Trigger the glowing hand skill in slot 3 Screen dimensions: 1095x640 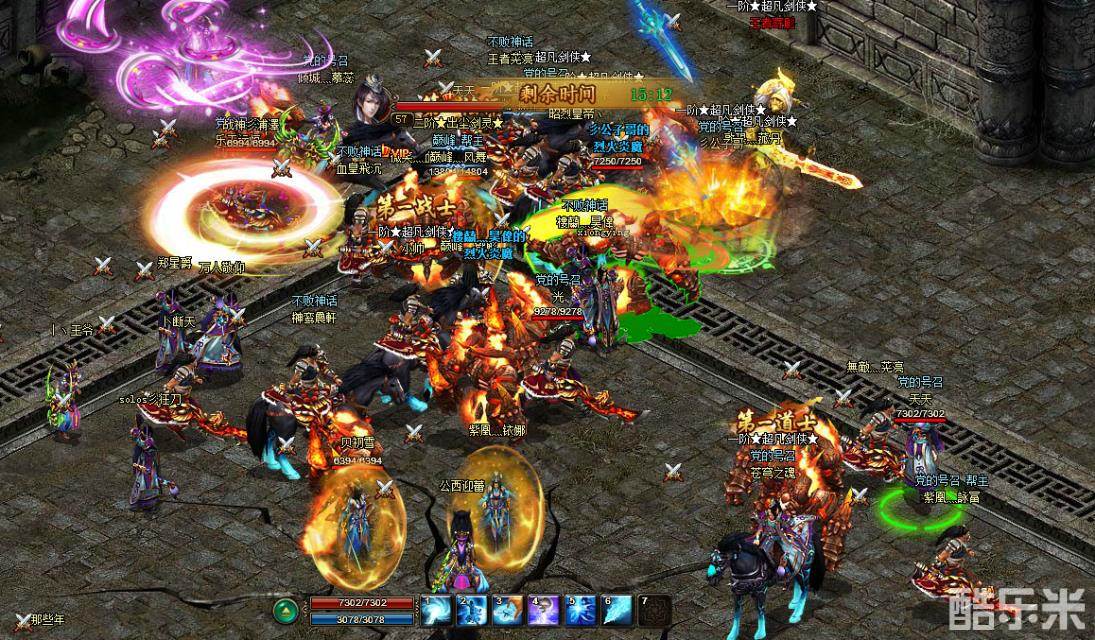[508, 610]
